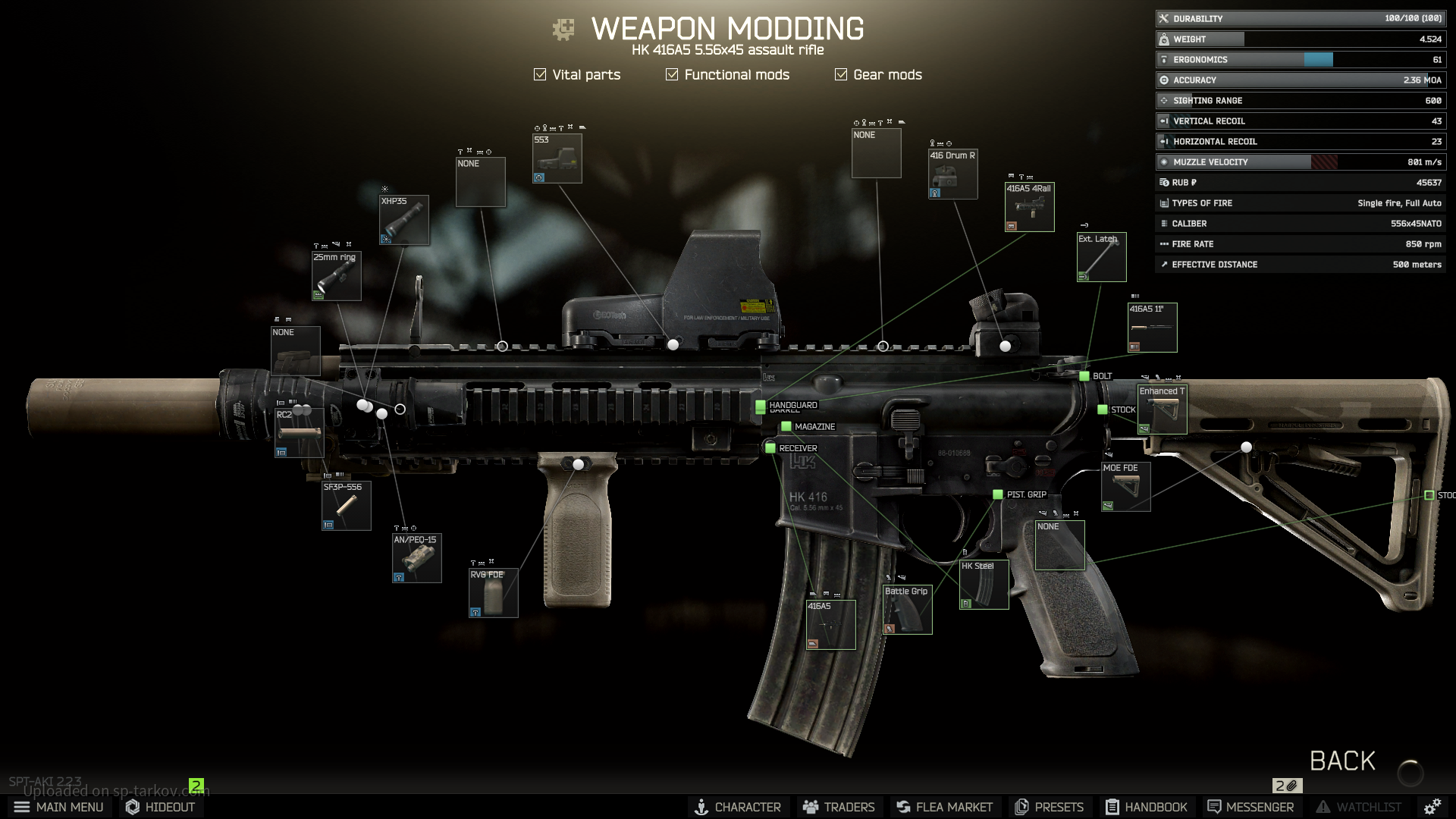Go back with the BACK button

coord(1342,761)
